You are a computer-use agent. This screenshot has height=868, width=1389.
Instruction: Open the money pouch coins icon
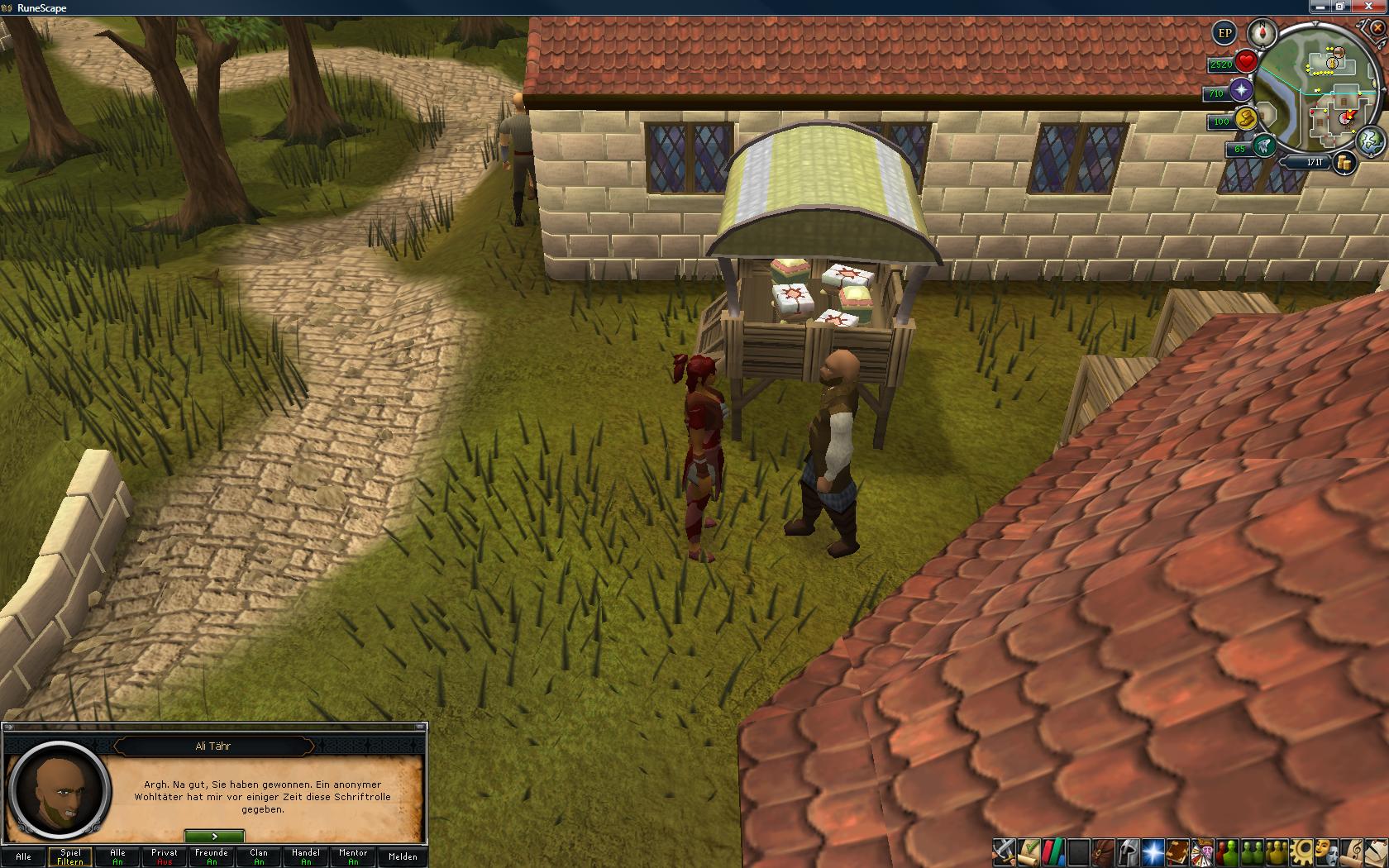(1345, 163)
